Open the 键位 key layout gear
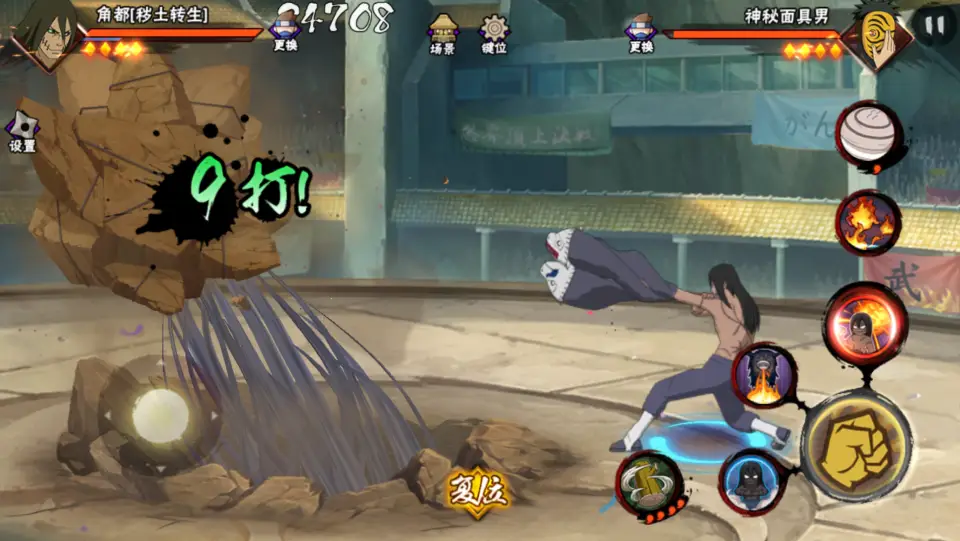Screen dimensions: 960x541 [494, 33]
